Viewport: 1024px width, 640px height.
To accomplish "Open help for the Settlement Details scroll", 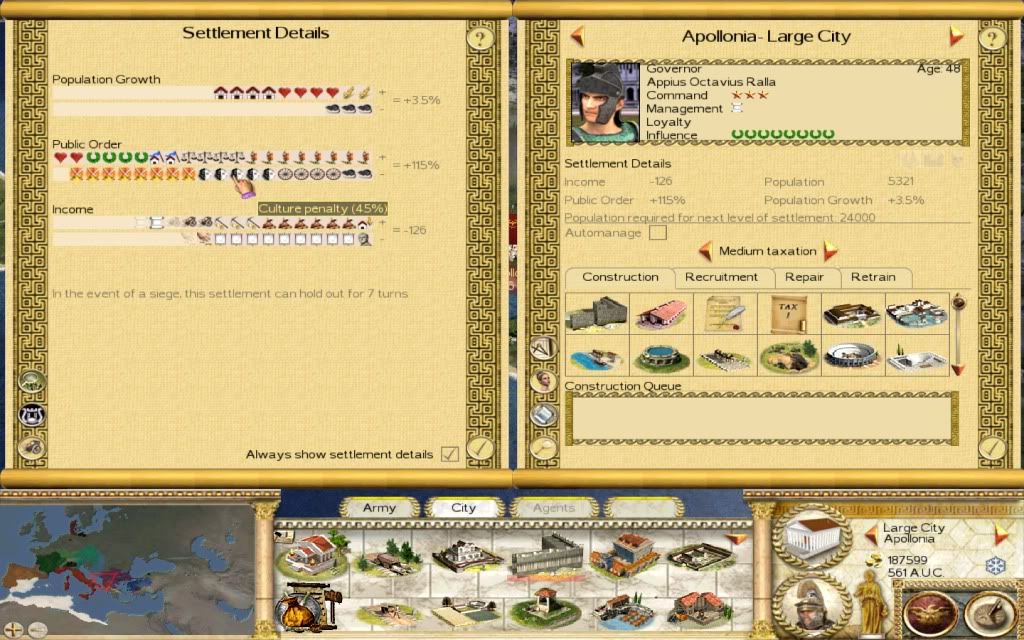I will (480, 39).
